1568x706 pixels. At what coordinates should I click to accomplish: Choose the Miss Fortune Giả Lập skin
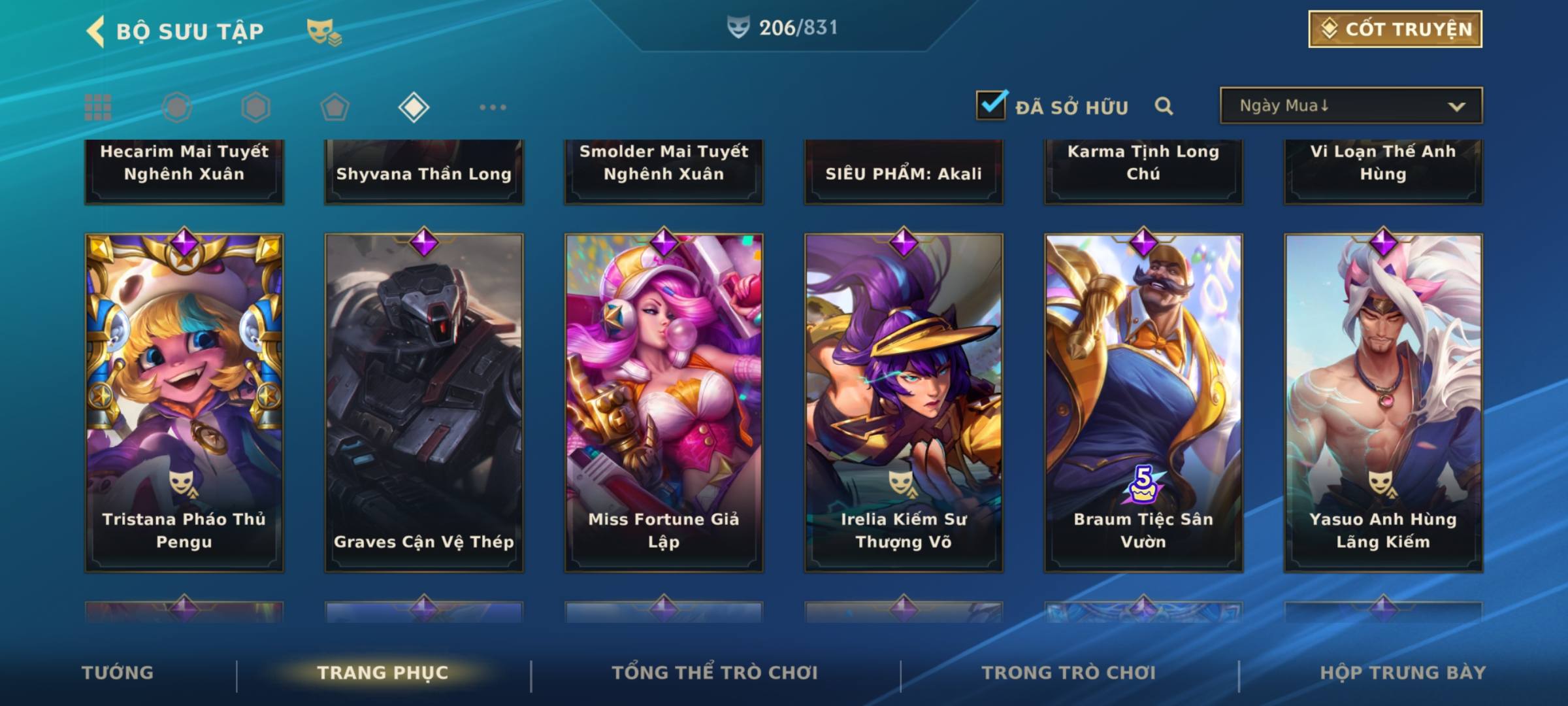click(664, 402)
